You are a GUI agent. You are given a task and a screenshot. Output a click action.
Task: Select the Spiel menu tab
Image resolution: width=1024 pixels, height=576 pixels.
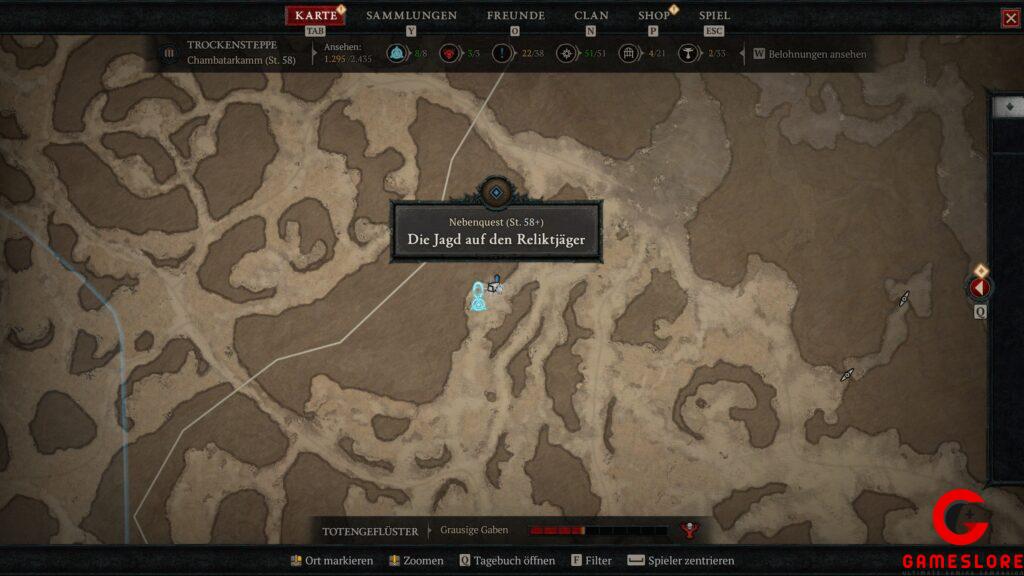pyautogui.click(x=714, y=16)
